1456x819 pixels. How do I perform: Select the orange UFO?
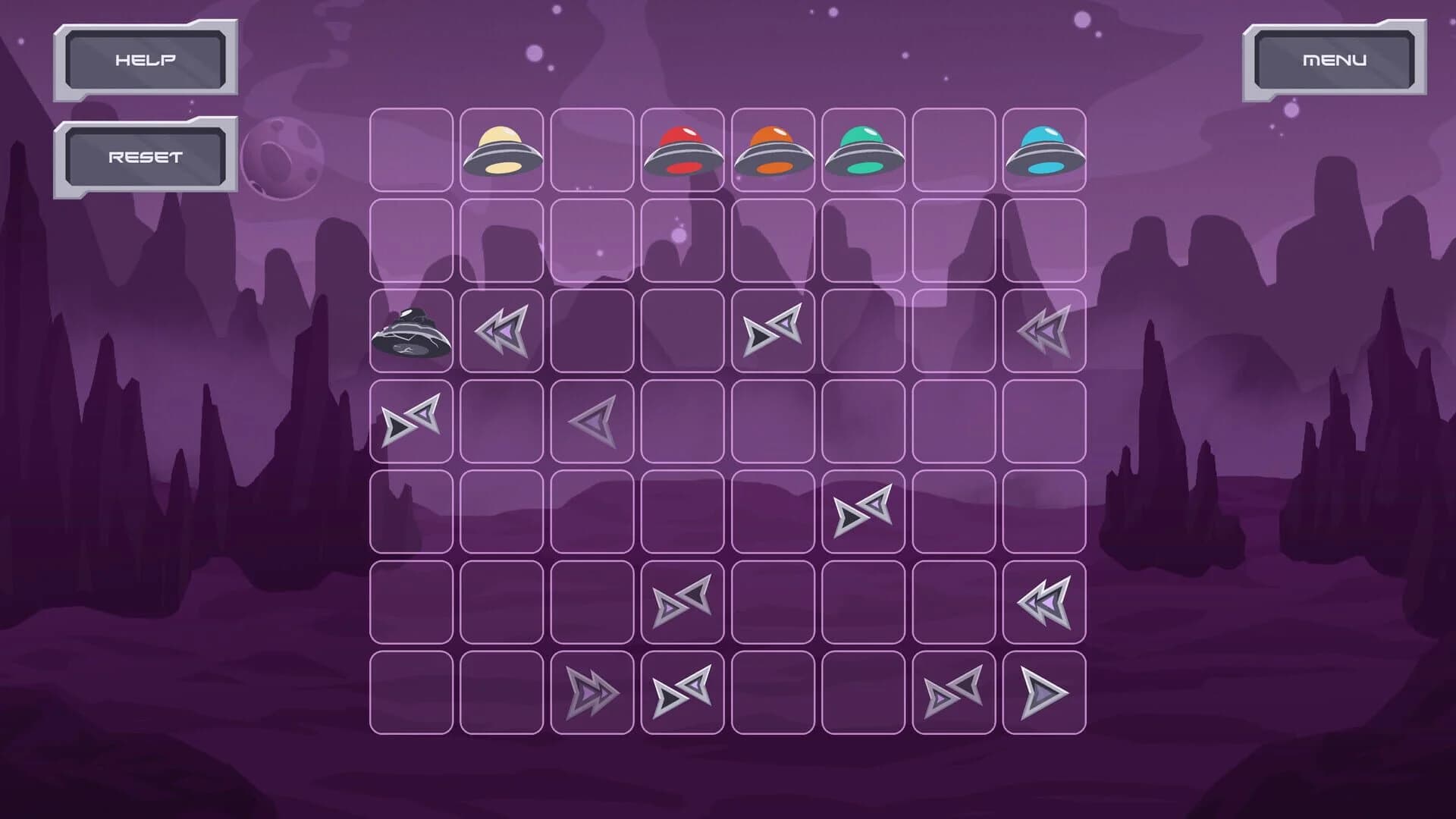775,149
